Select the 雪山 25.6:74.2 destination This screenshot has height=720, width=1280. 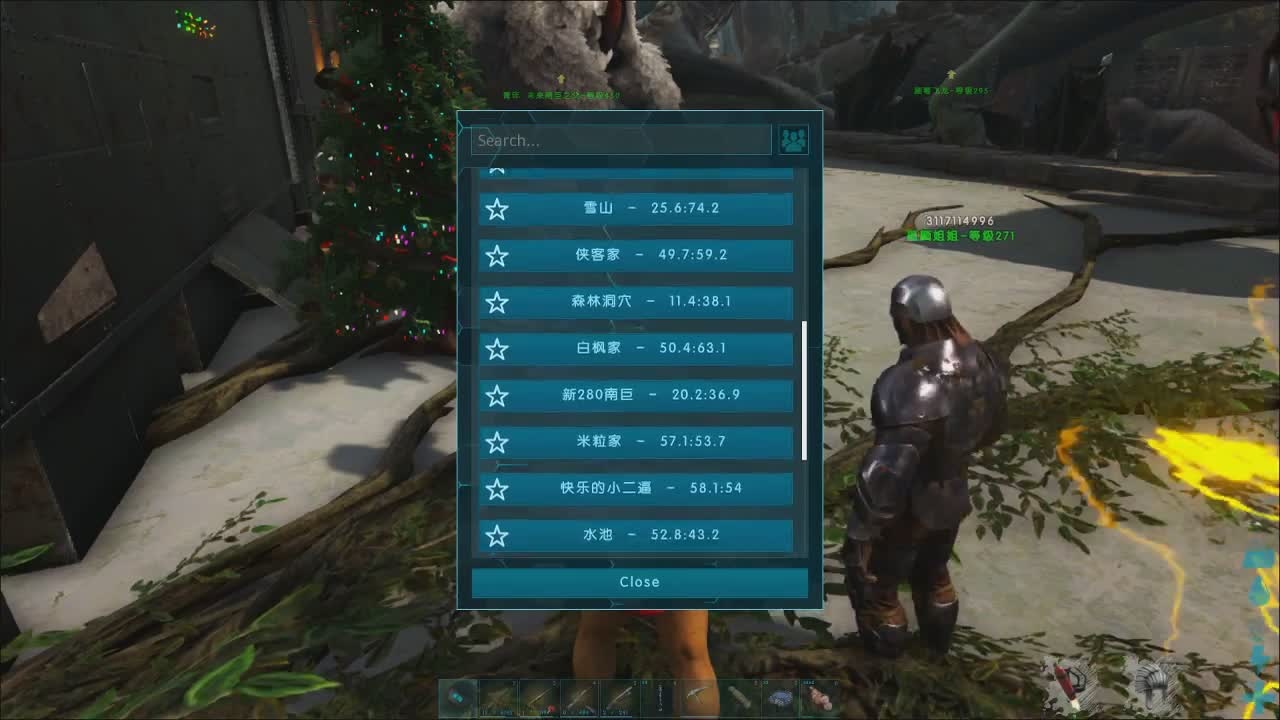(650, 208)
